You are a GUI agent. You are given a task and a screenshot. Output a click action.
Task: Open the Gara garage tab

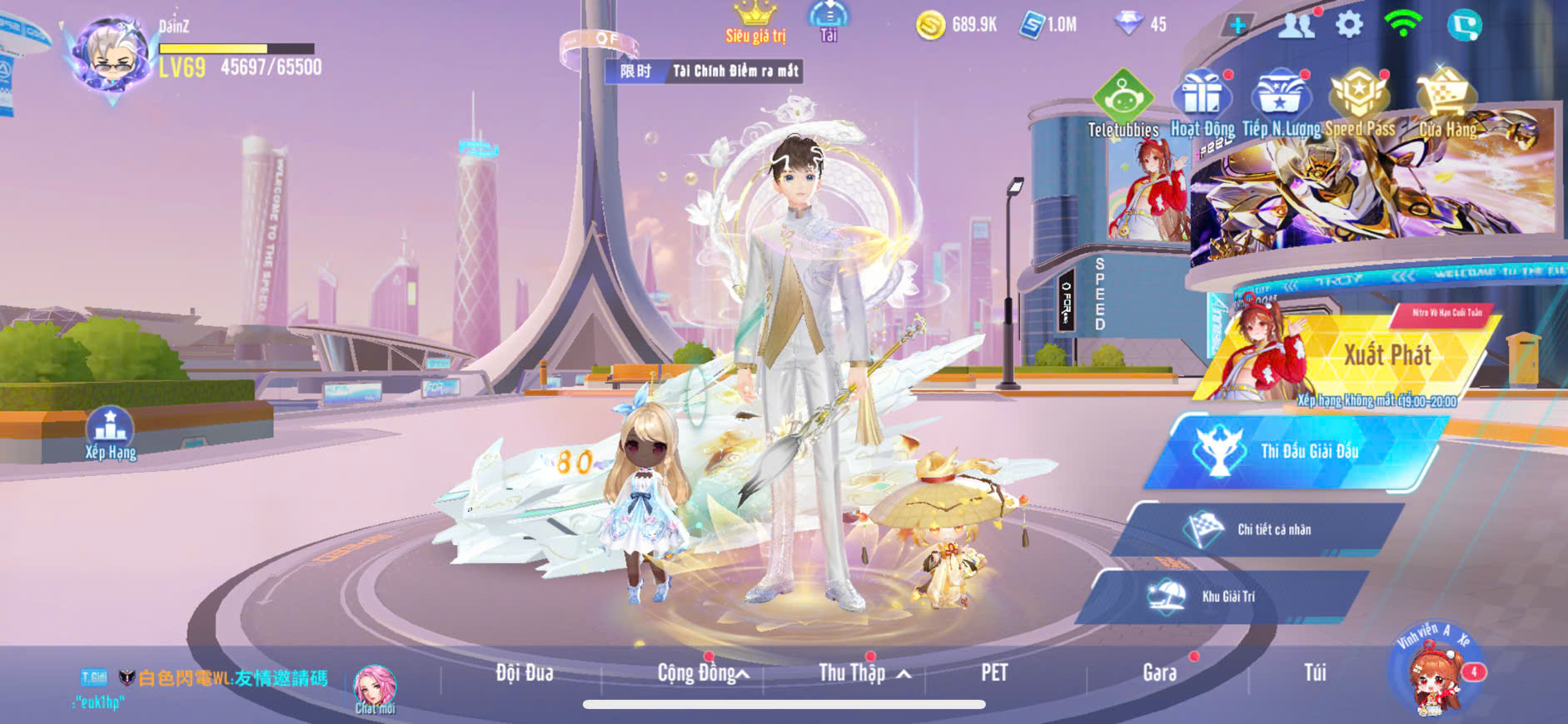pos(1160,673)
